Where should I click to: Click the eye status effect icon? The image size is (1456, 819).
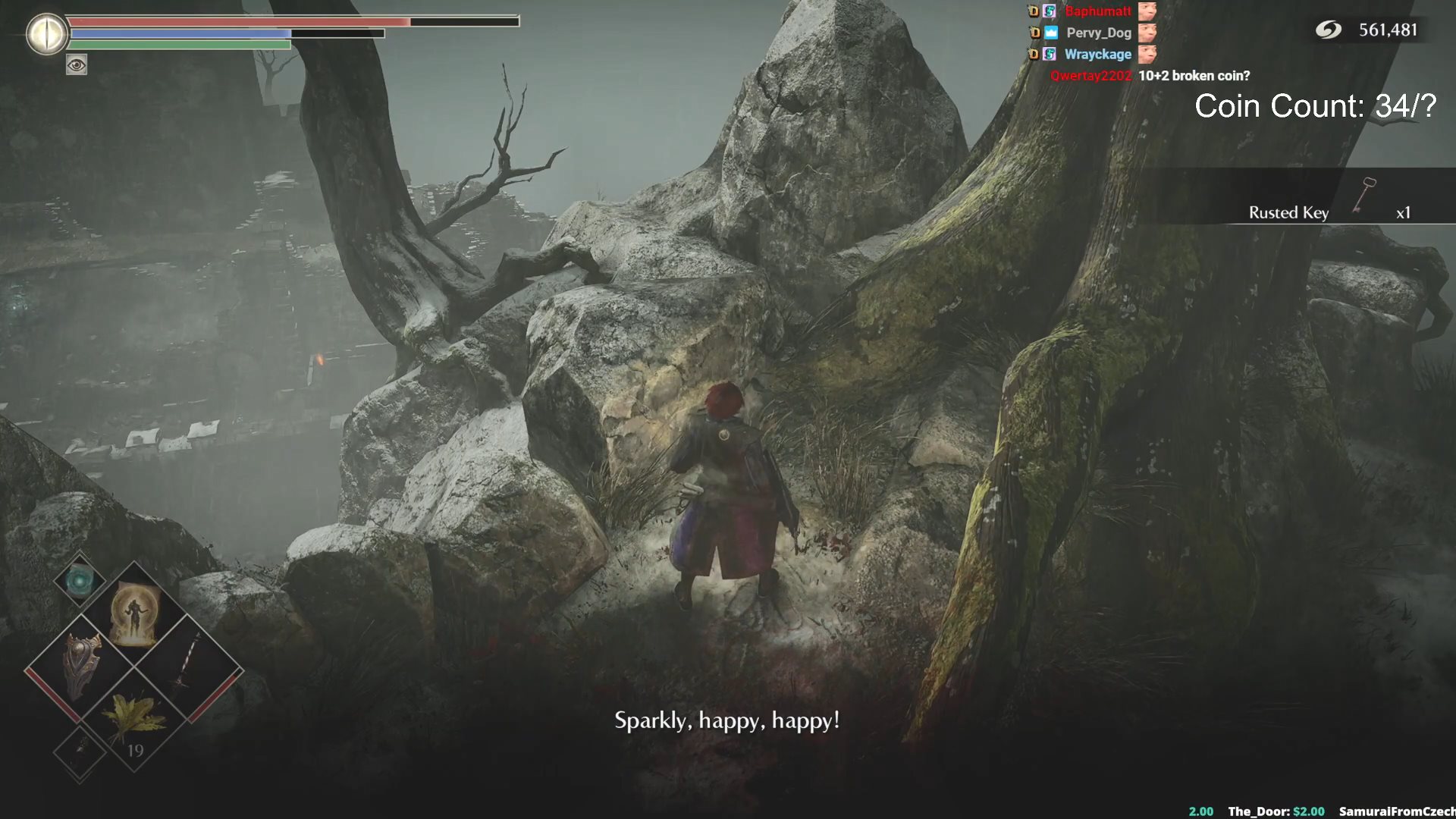77,65
